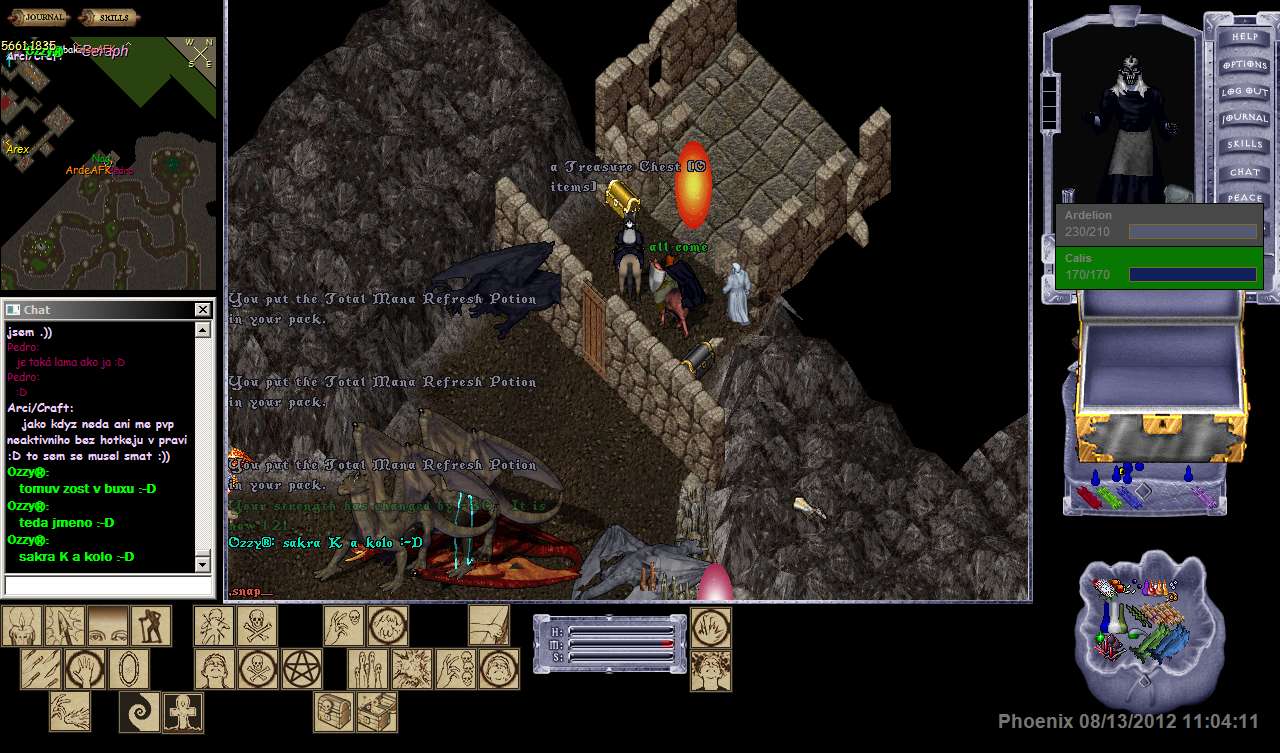
Task: Click the Skills scroll tab above the radar
Action: coord(109,17)
